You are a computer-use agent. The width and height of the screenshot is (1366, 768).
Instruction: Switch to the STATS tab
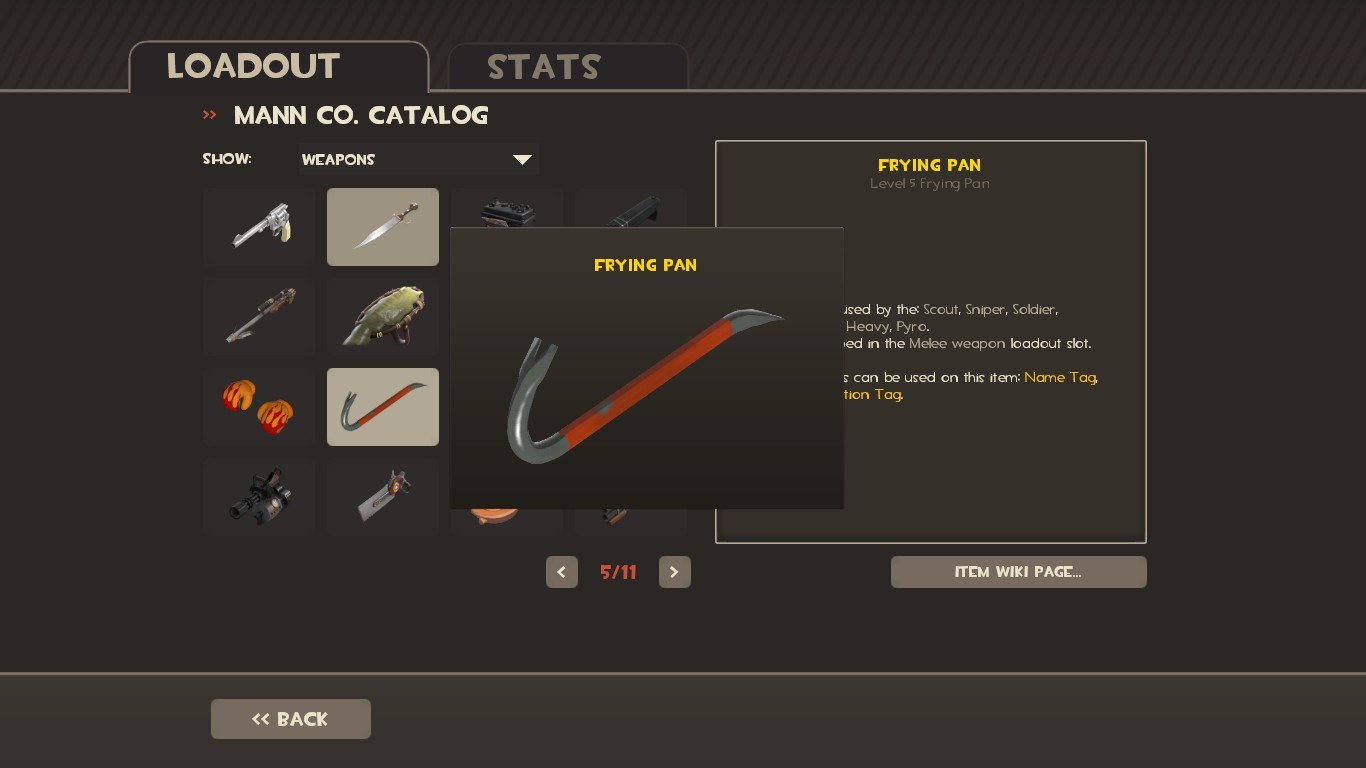543,67
